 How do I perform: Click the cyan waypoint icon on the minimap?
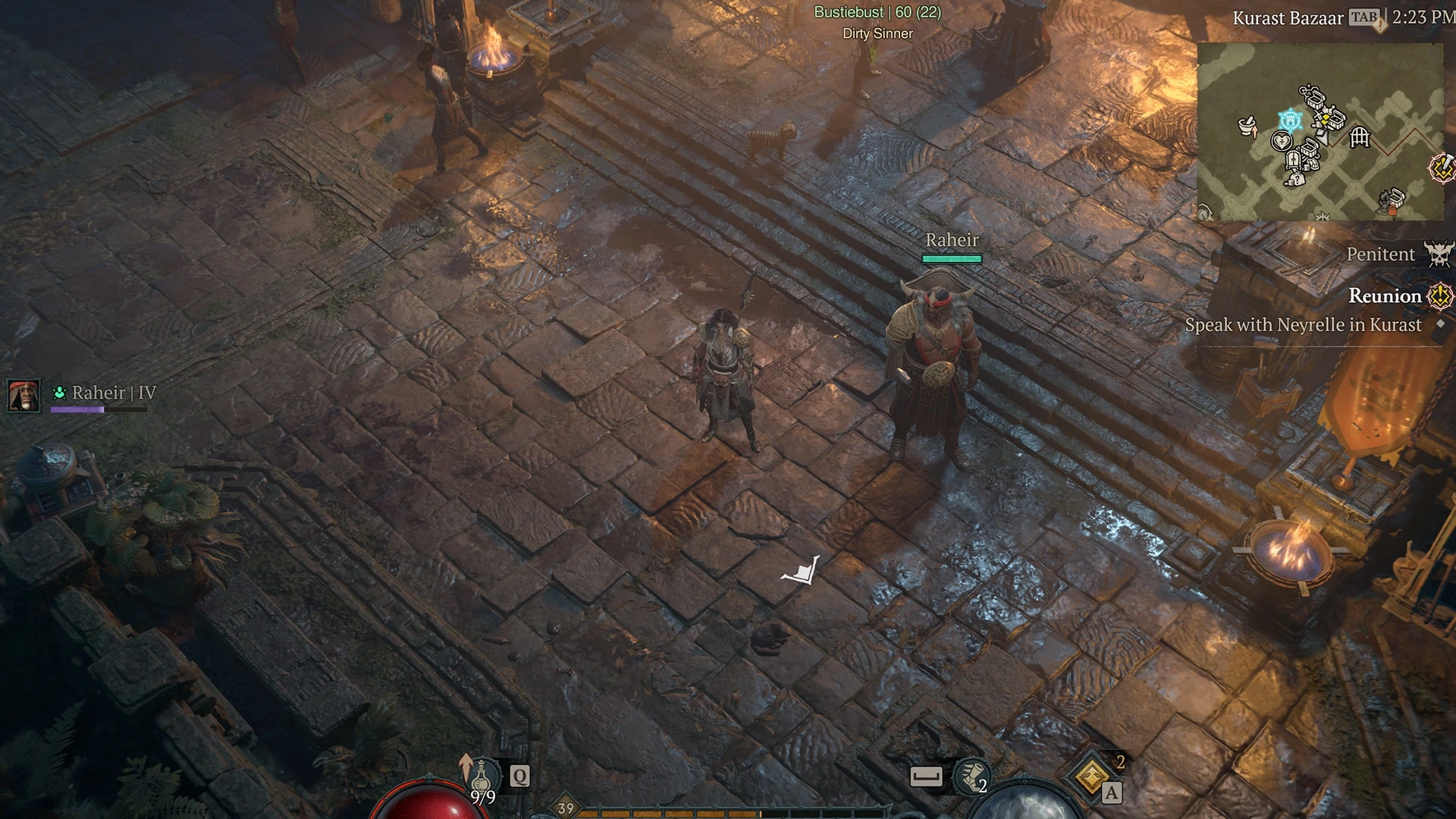pos(1290,121)
